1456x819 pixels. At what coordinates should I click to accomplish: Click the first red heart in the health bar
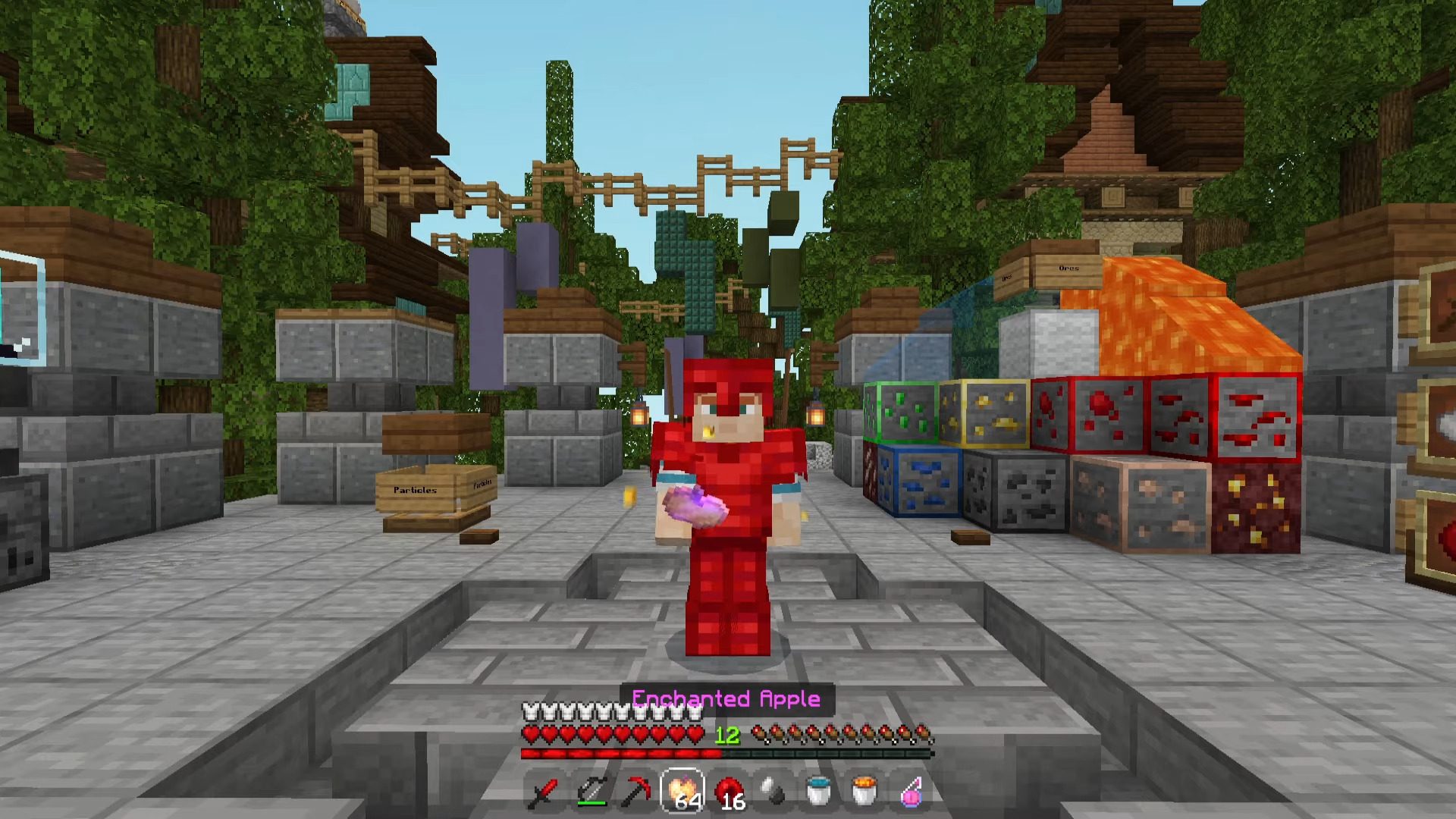tap(532, 735)
